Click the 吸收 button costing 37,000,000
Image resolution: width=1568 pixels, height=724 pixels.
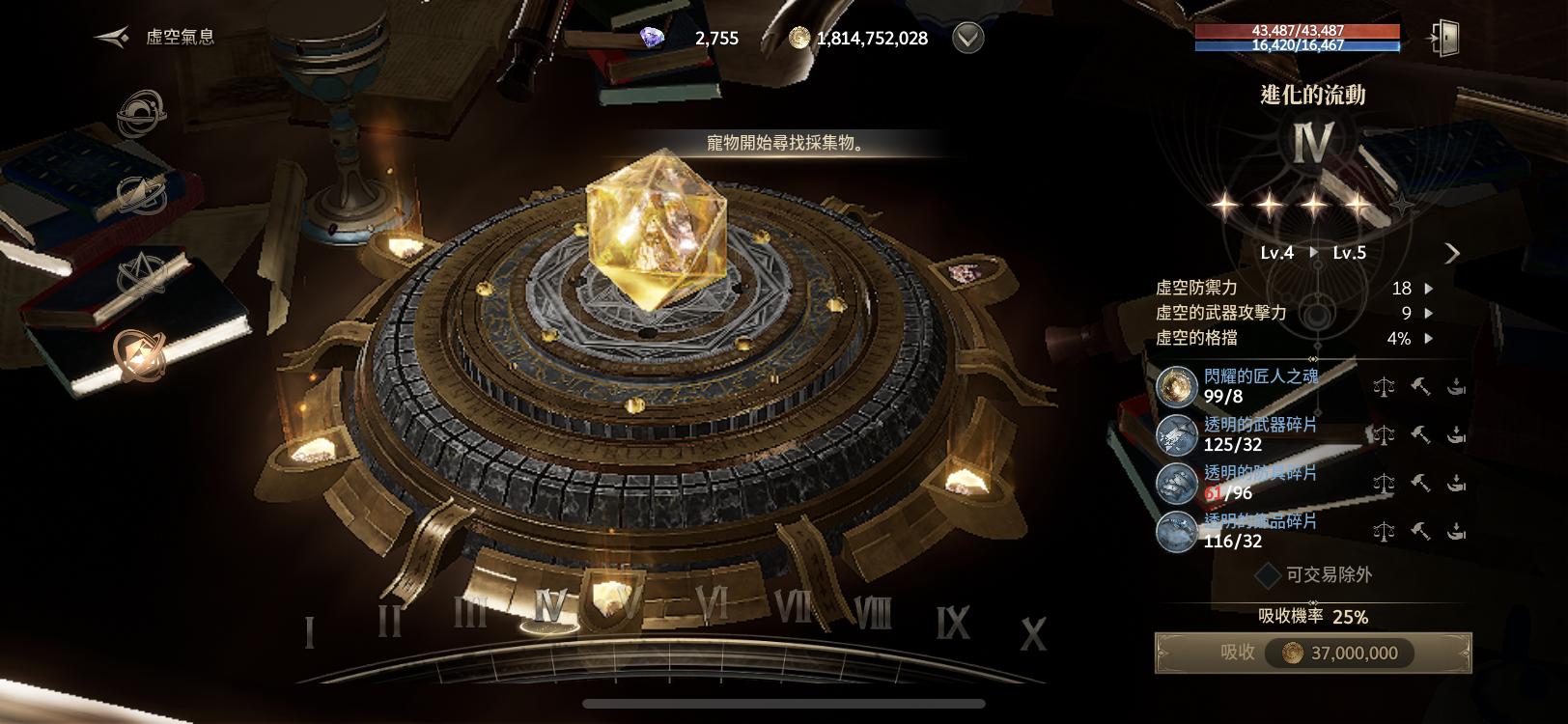[x=1313, y=654]
